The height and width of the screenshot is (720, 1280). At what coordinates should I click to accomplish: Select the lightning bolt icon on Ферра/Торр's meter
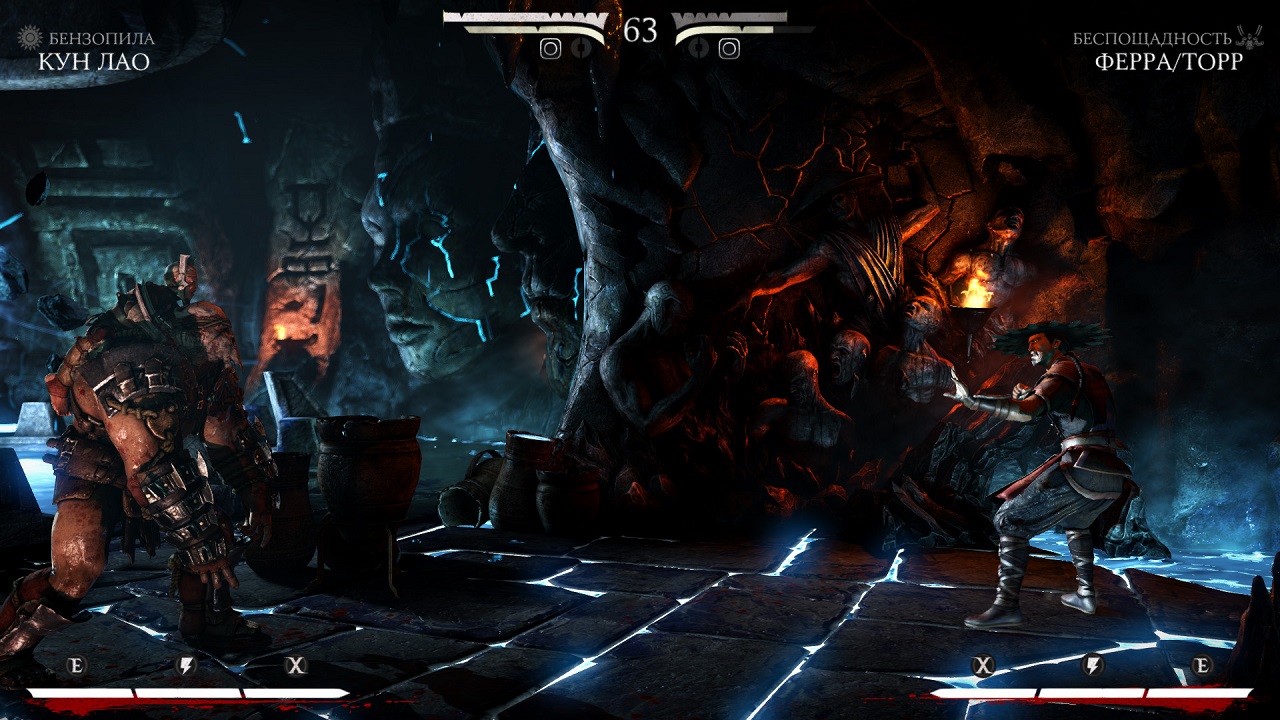click(x=1093, y=666)
